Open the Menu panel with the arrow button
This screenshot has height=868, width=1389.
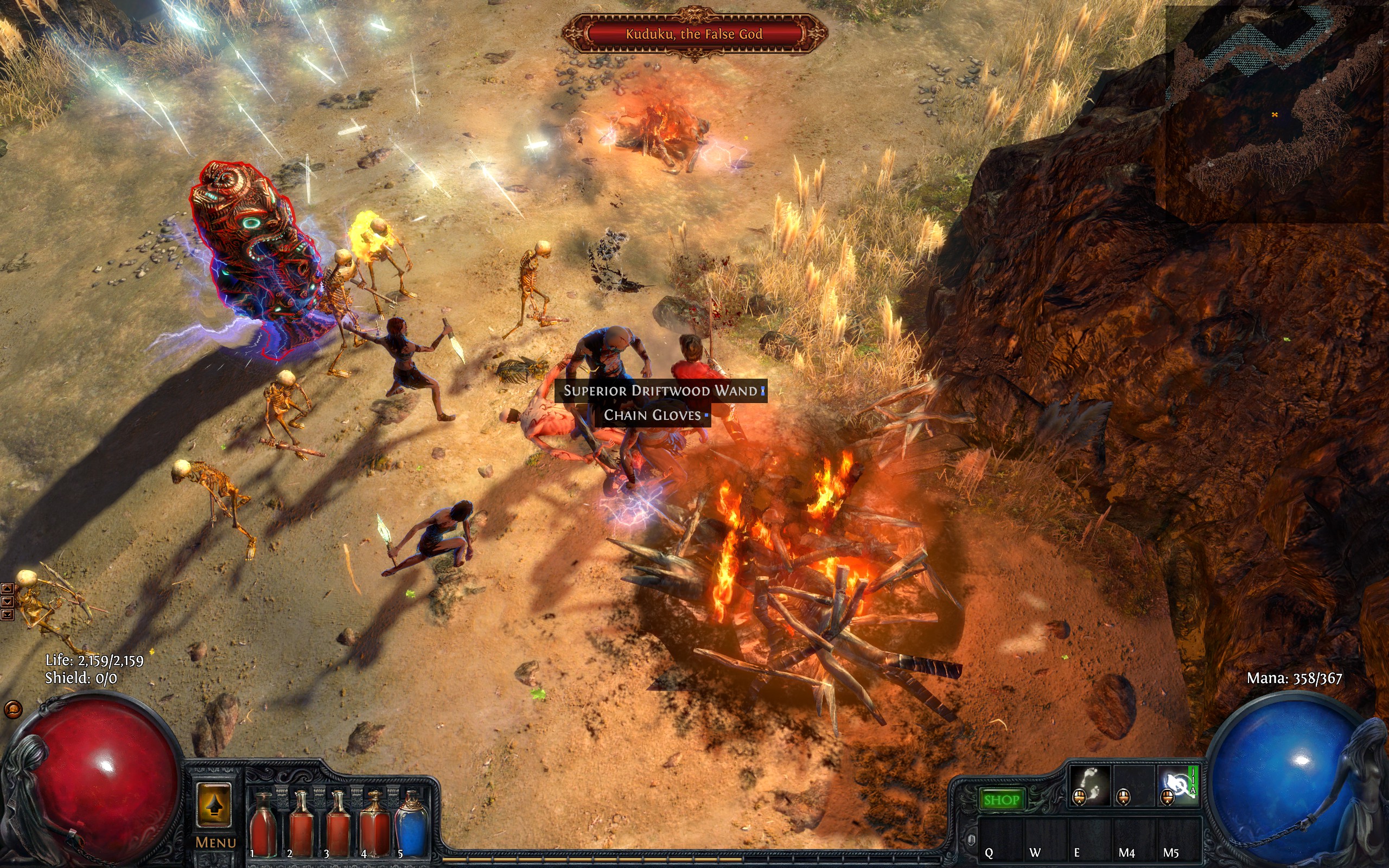point(214,805)
